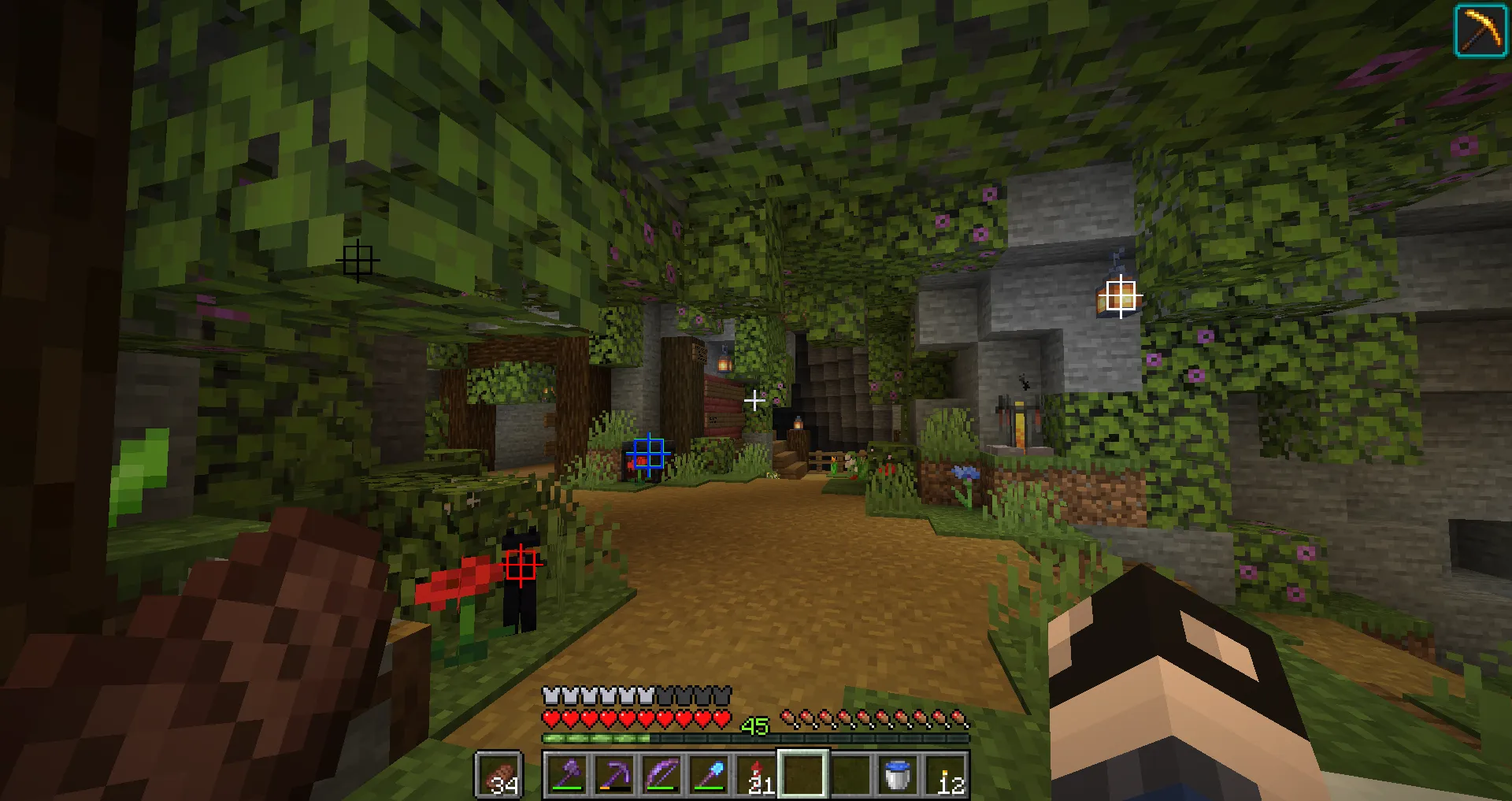Image resolution: width=1512 pixels, height=801 pixels.
Task: Click the red waypoint marker near the poppy
Action: click(x=519, y=566)
